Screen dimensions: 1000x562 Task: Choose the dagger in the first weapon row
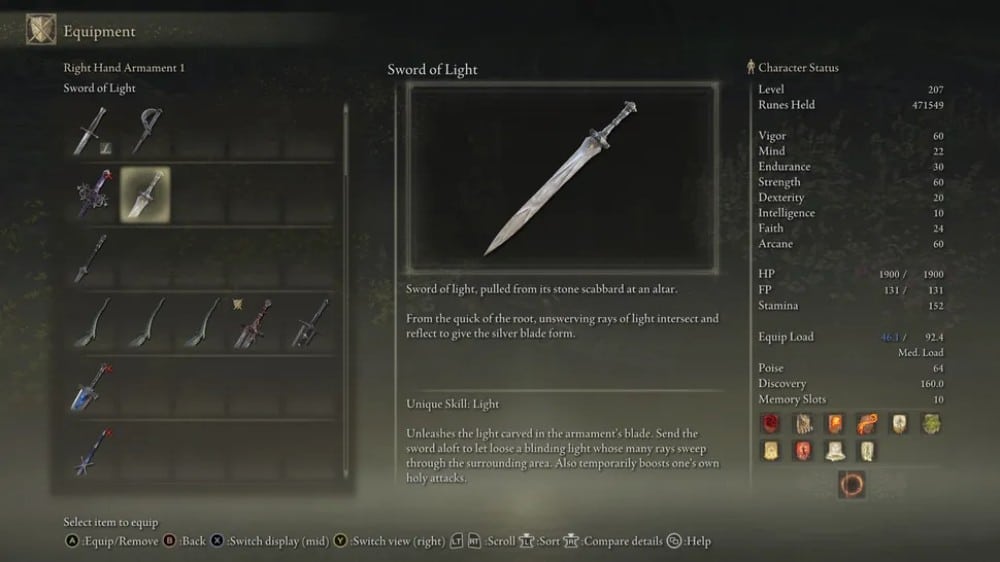(89, 131)
